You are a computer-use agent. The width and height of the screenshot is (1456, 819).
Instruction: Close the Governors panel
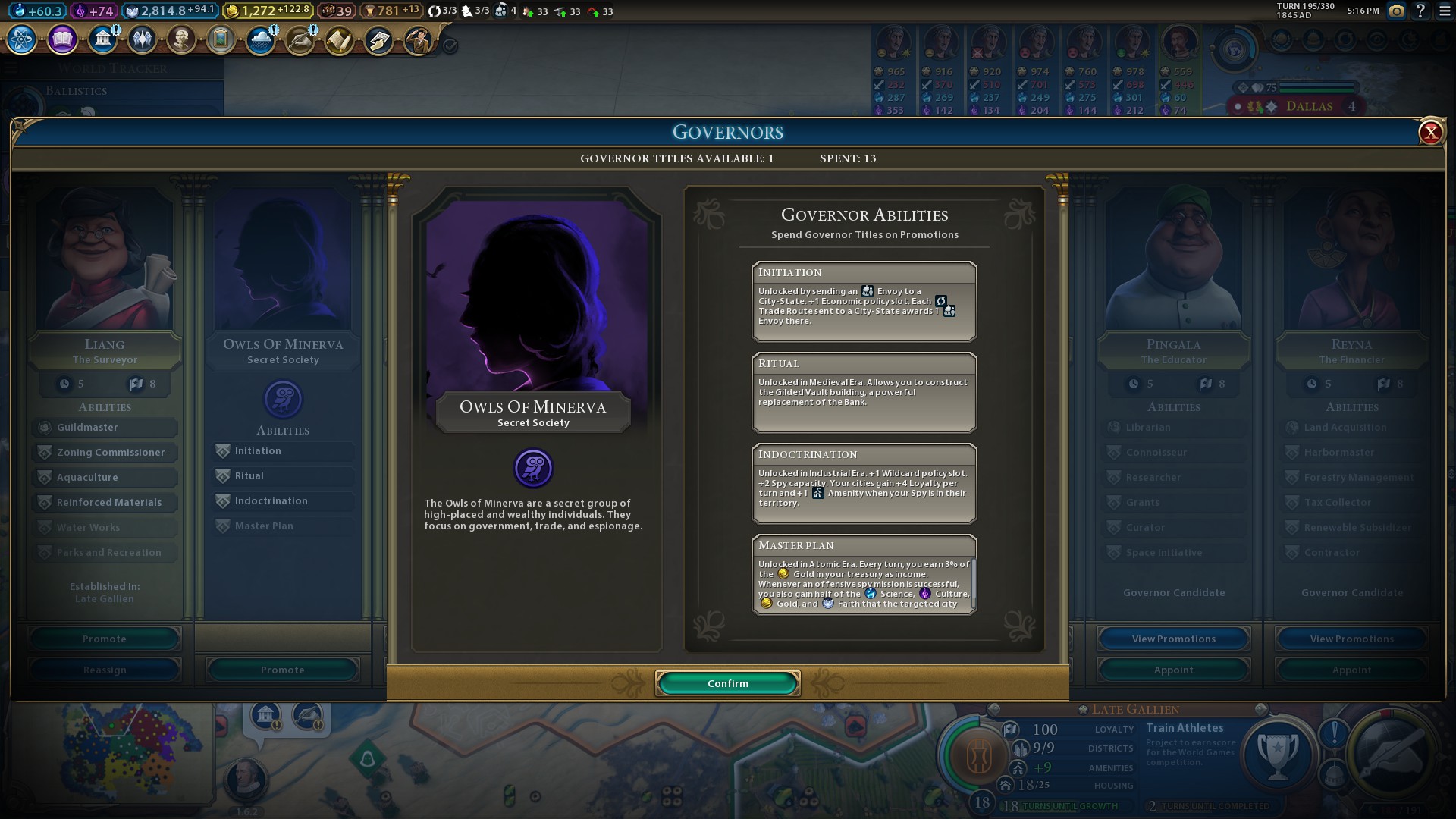point(1430,133)
